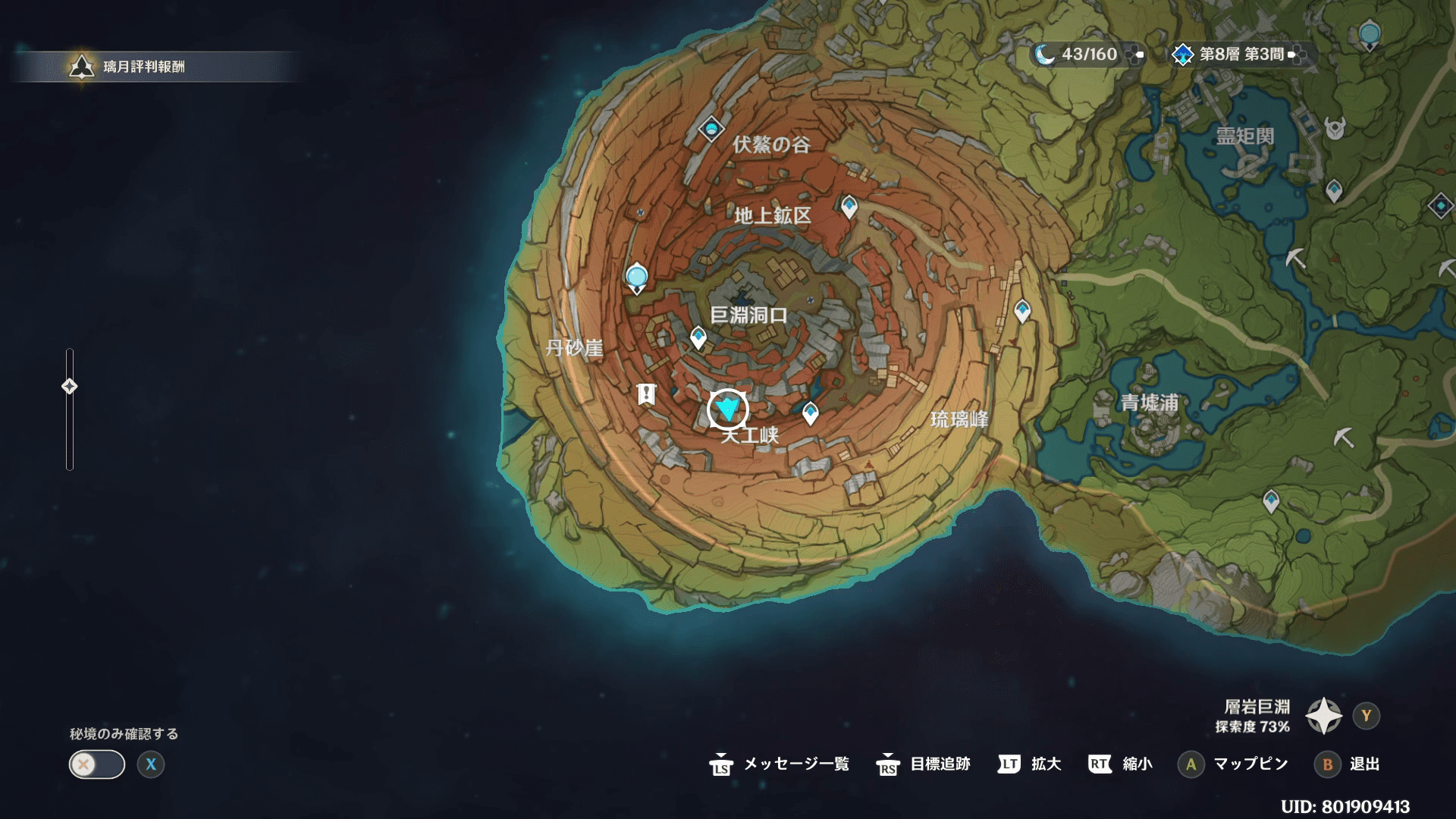Select the domain marker near 伏鰲の谷
This screenshot has height=819, width=1456.
coord(711,130)
